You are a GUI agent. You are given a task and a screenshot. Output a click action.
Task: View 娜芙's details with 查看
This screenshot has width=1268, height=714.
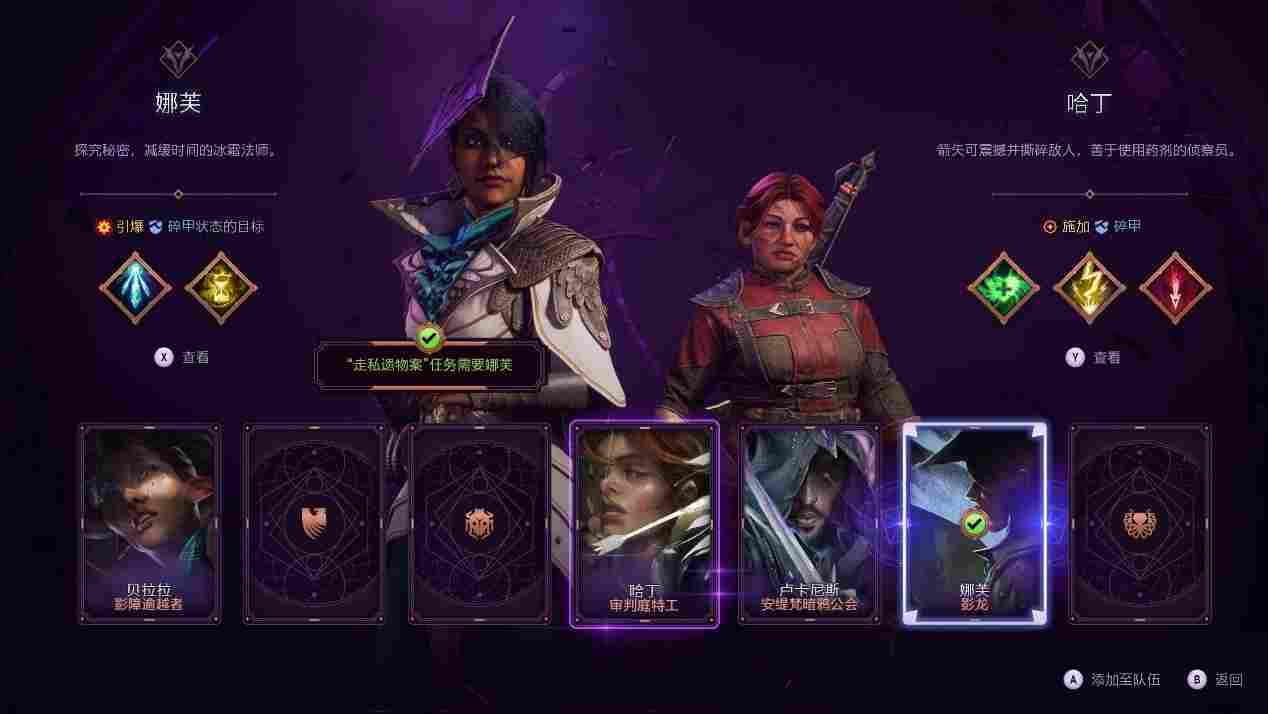(x=181, y=357)
